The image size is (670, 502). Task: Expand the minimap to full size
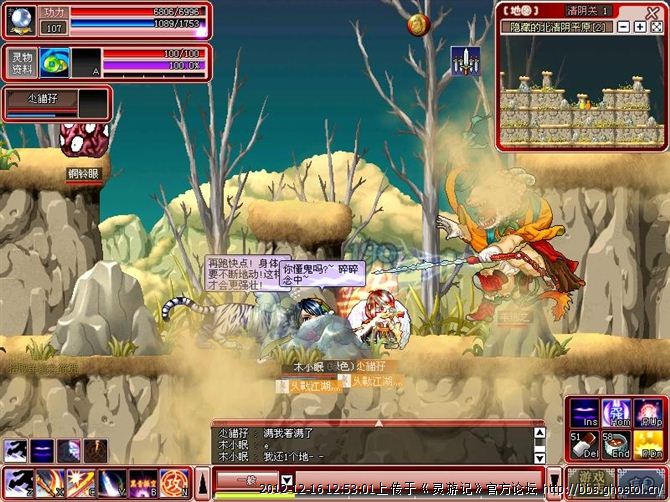coord(657,27)
